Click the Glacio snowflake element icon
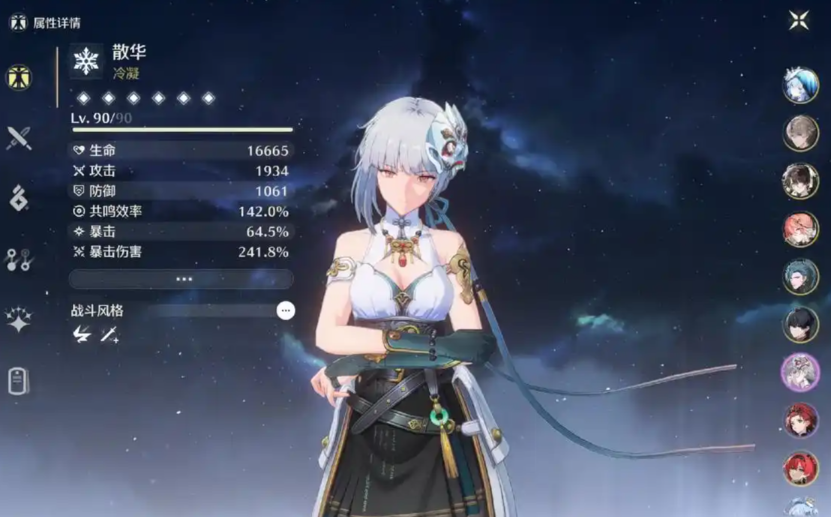 point(87,61)
